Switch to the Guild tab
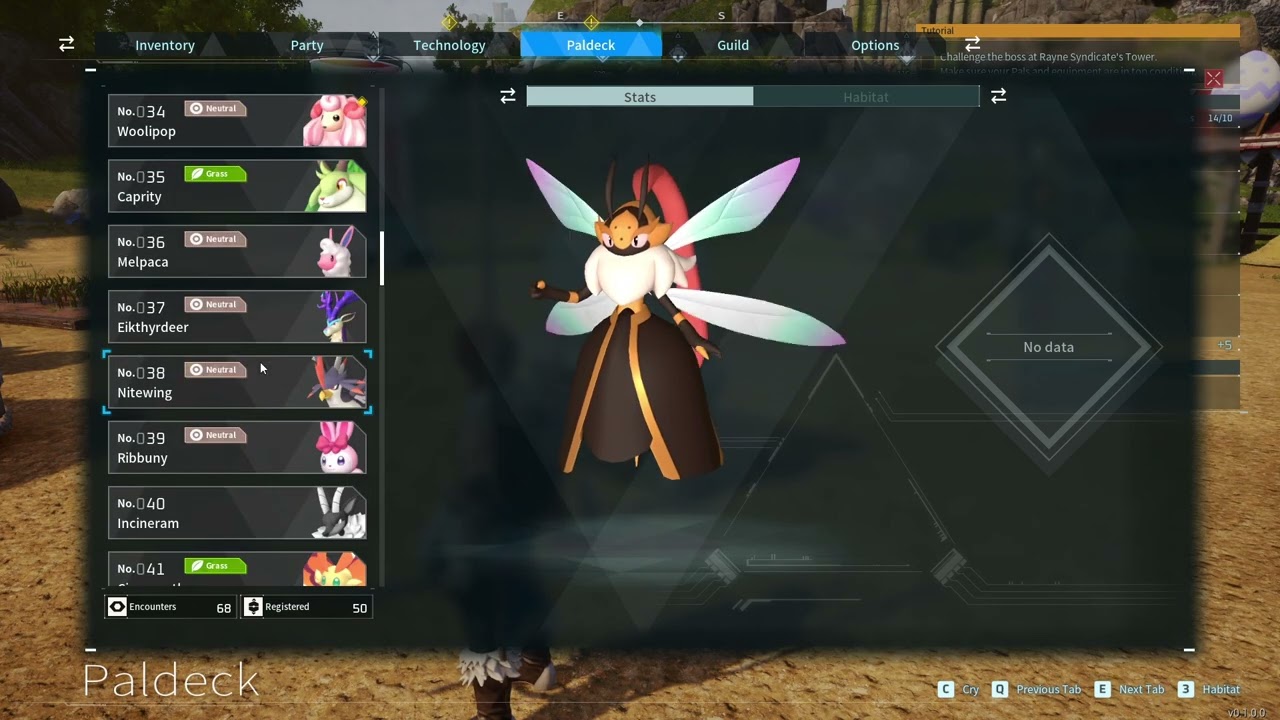This screenshot has height=720, width=1280. point(732,45)
